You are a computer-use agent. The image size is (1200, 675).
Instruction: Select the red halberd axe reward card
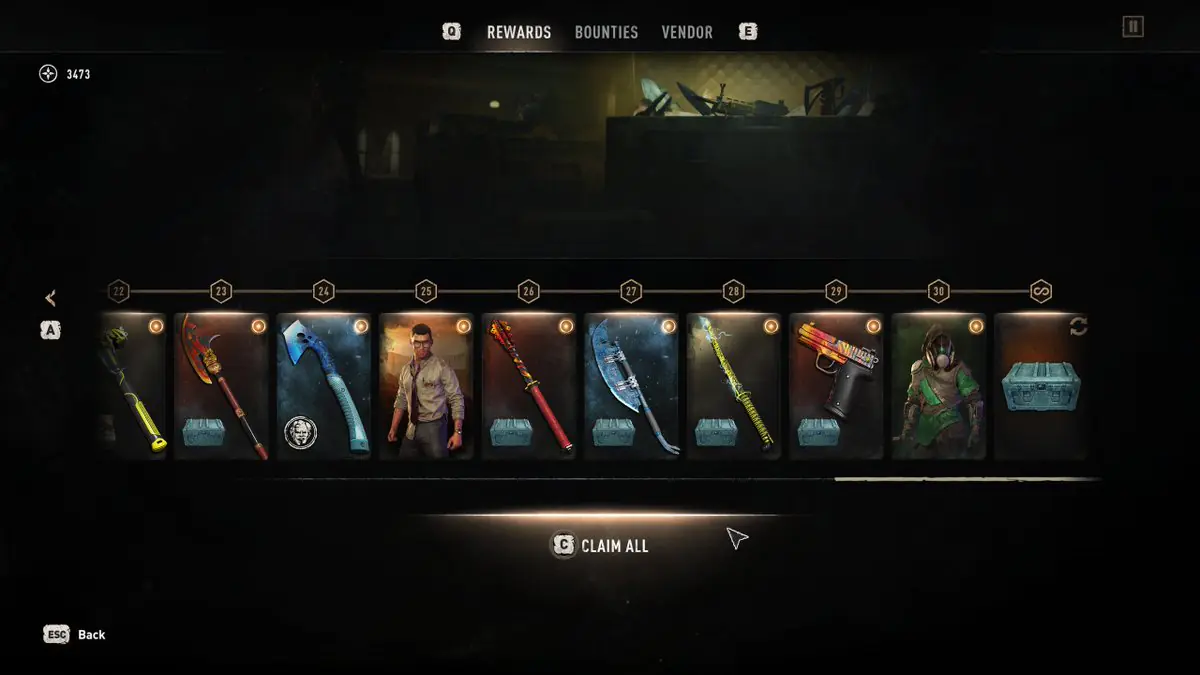point(221,386)
